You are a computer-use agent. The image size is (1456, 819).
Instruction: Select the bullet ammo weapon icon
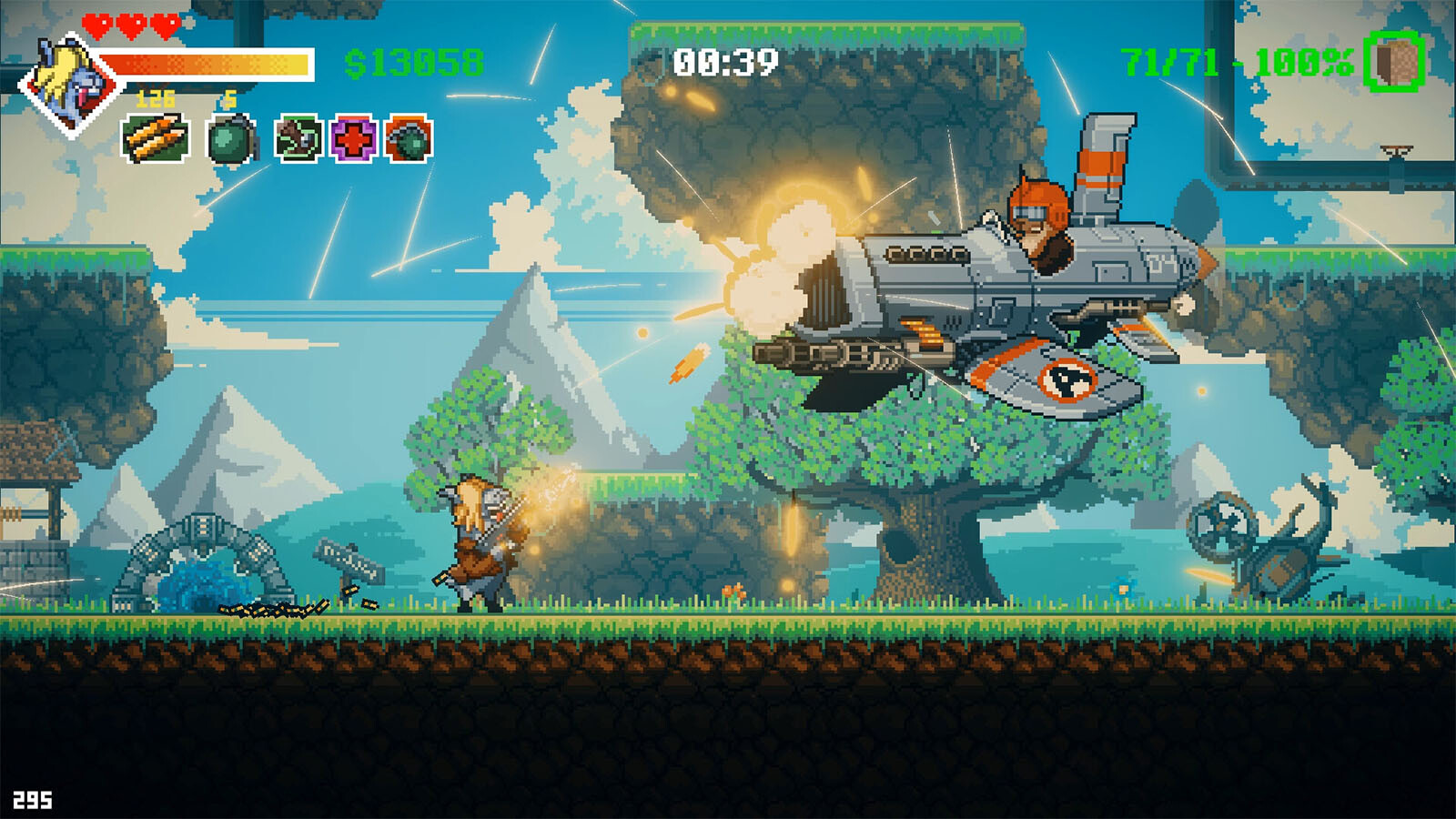pos(156,139)
